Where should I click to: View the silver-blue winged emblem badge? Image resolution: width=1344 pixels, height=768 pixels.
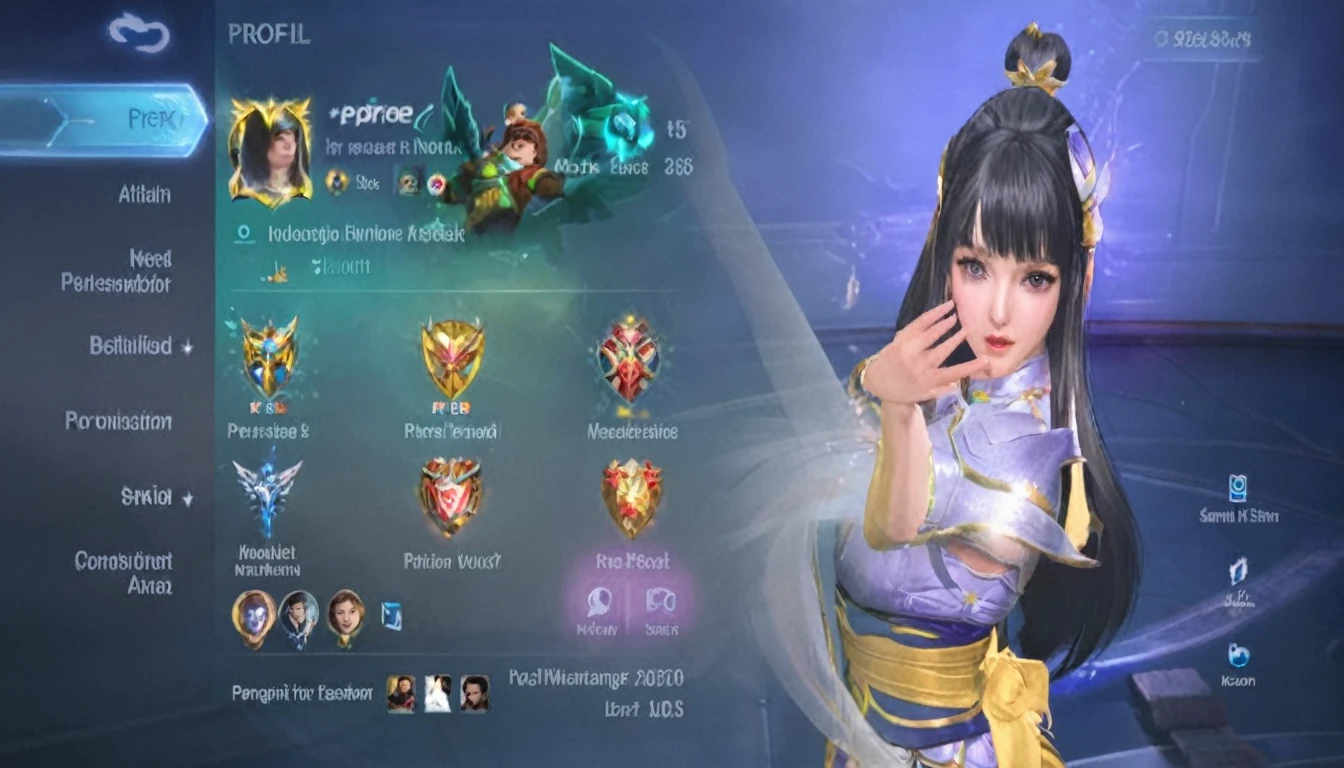pyautogui.click(x=267, y=494)
